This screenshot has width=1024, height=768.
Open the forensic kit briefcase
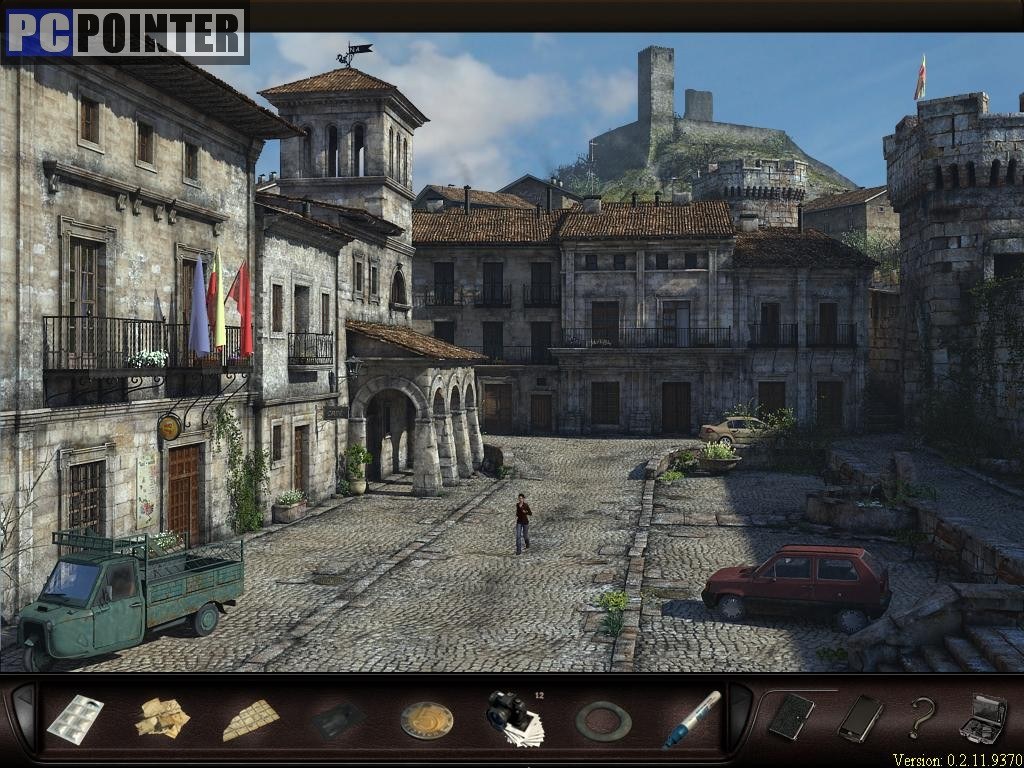982,718
